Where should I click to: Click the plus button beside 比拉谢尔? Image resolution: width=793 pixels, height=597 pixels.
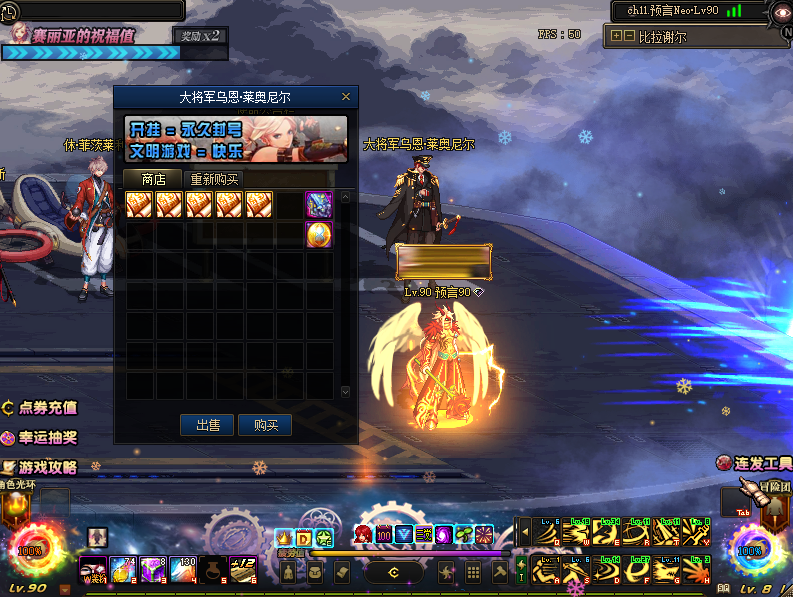click(616, 36)
